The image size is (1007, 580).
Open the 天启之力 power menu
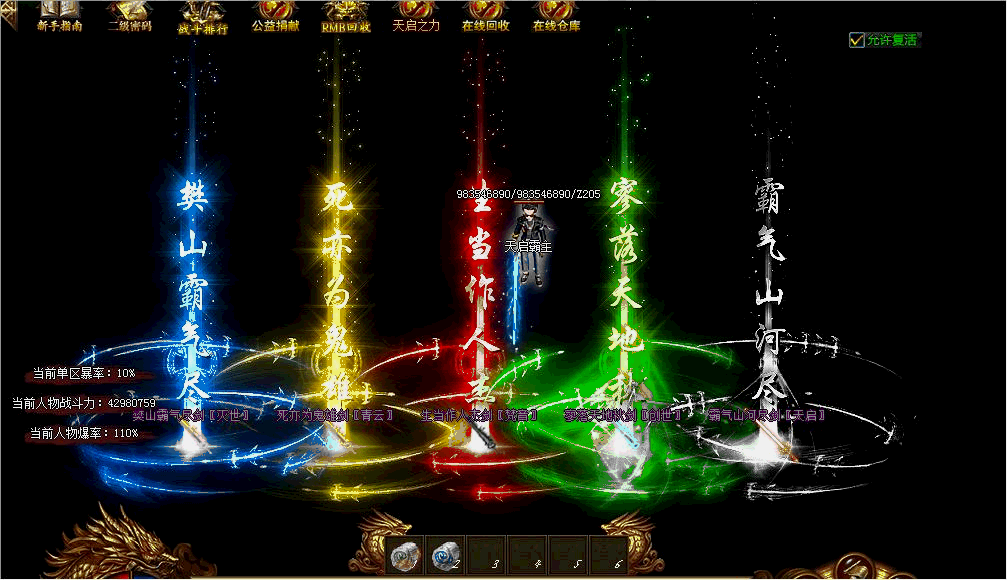416,16
